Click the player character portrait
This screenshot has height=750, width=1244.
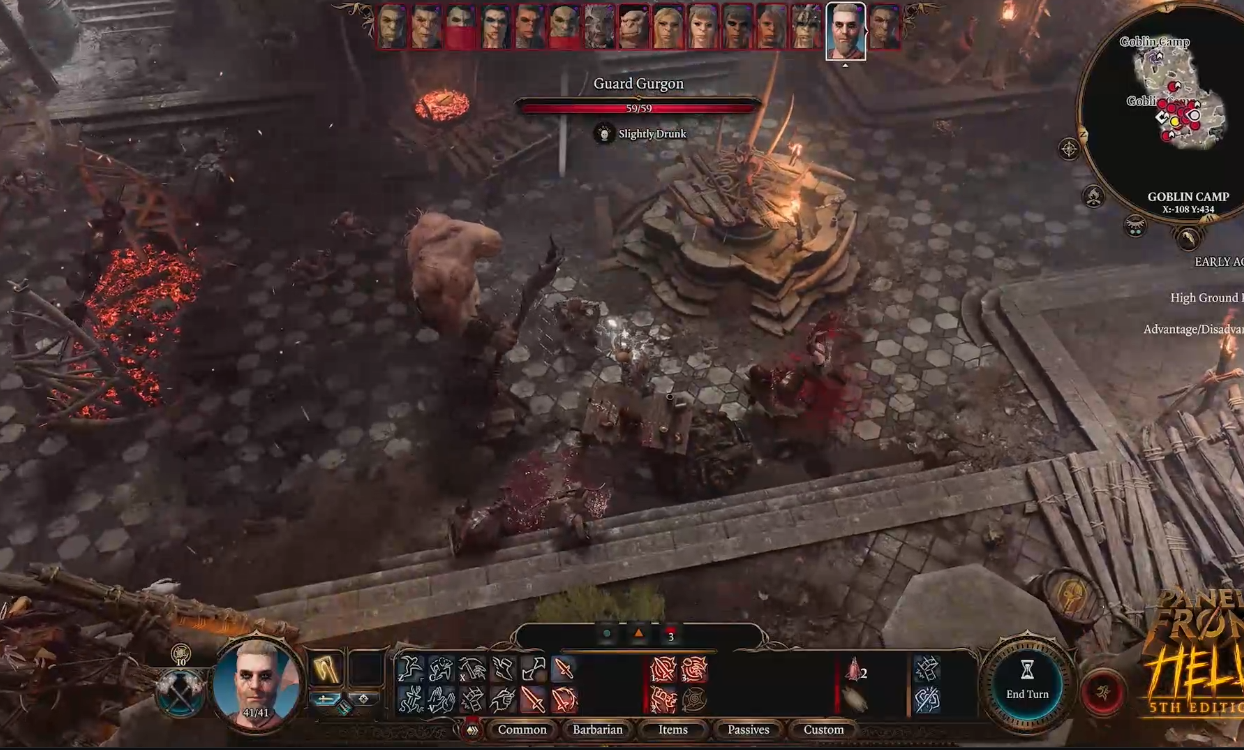[256, 682]
